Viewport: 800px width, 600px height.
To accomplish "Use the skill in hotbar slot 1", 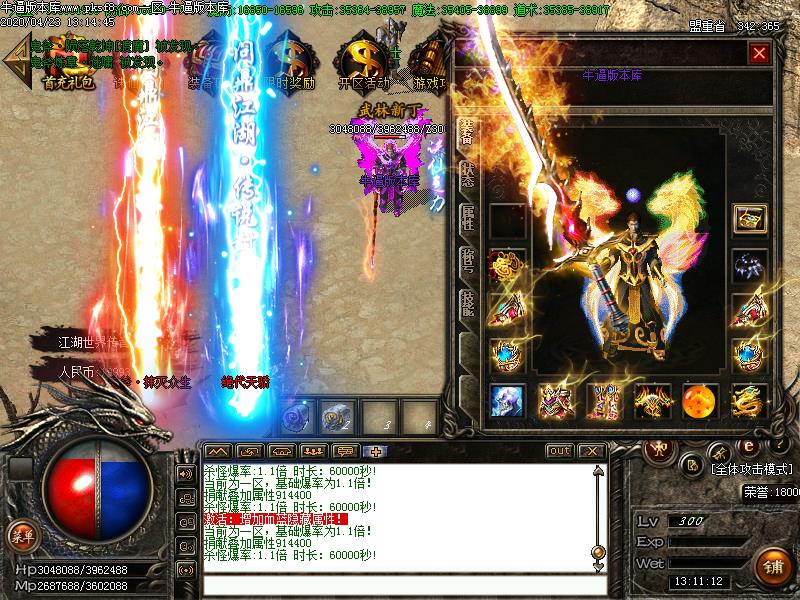I will coord(296,414).
